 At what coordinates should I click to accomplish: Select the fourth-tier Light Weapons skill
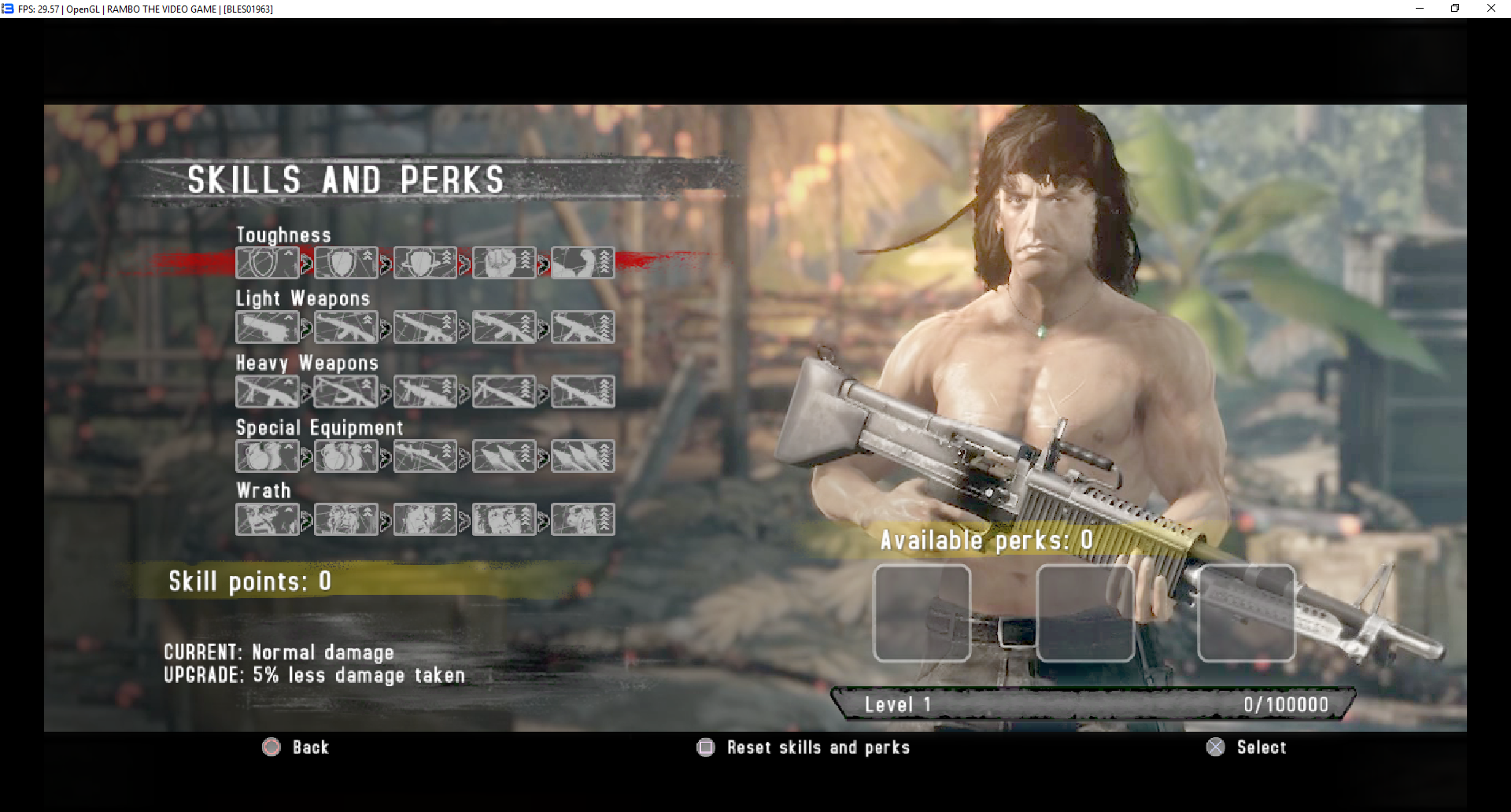504,327
